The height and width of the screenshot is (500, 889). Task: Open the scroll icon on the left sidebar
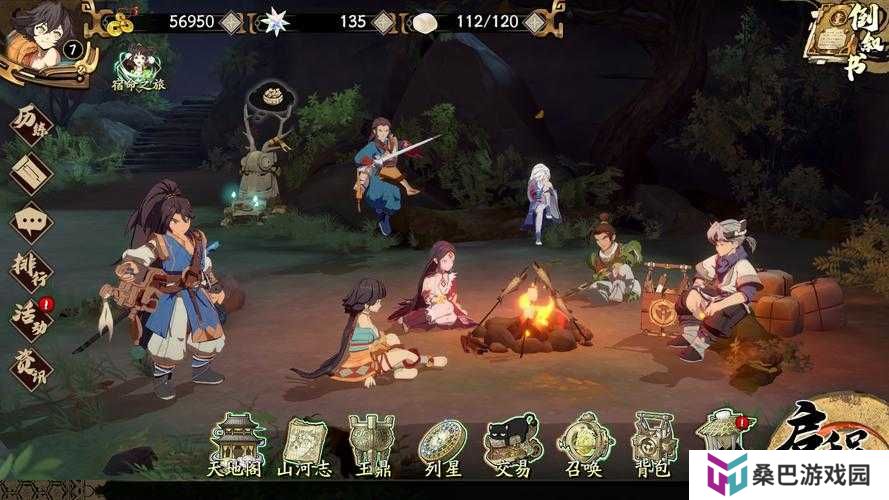pyautogui.click(x=31, y=173)
